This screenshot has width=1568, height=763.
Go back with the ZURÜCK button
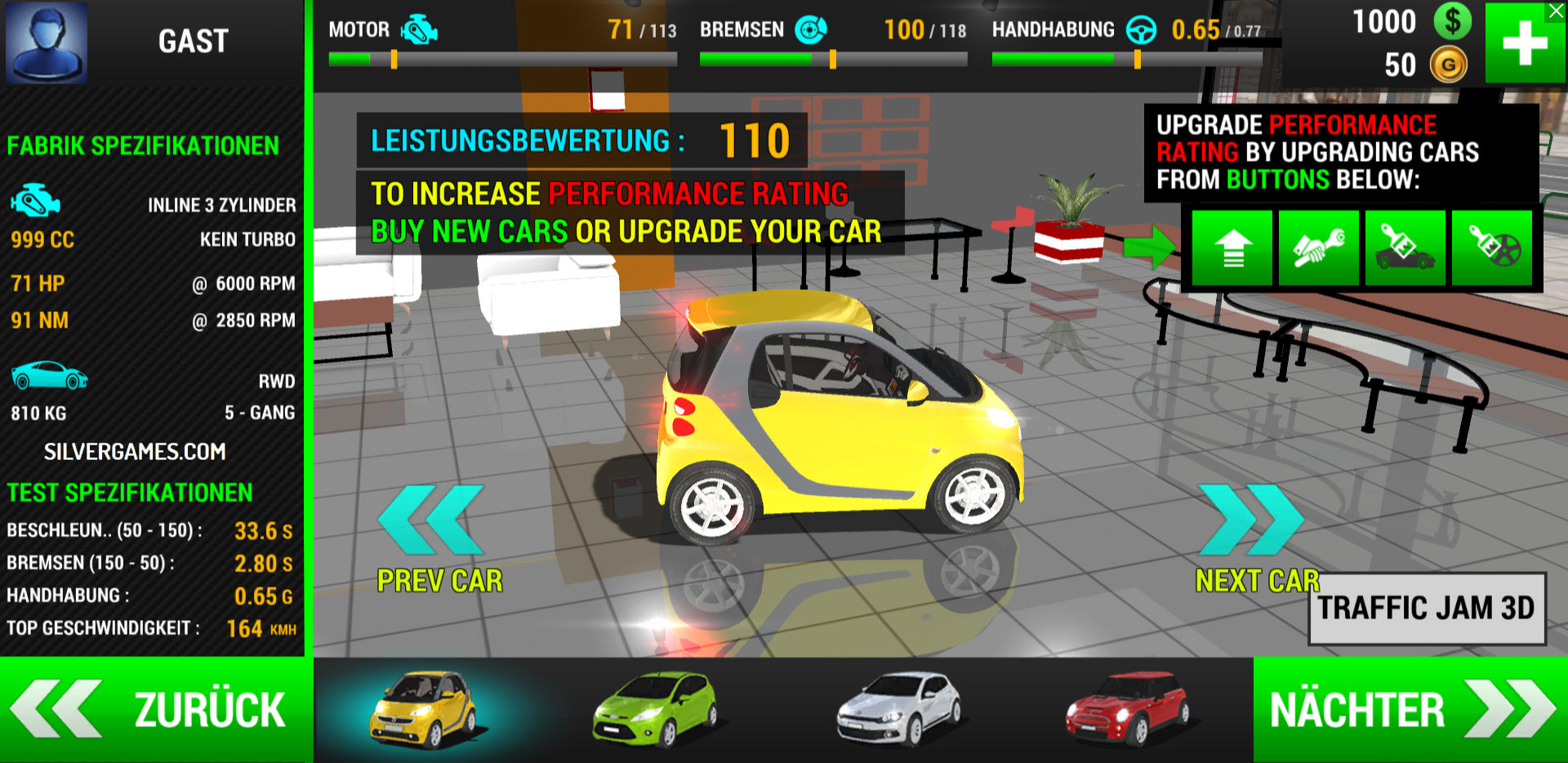coord(155,709)
